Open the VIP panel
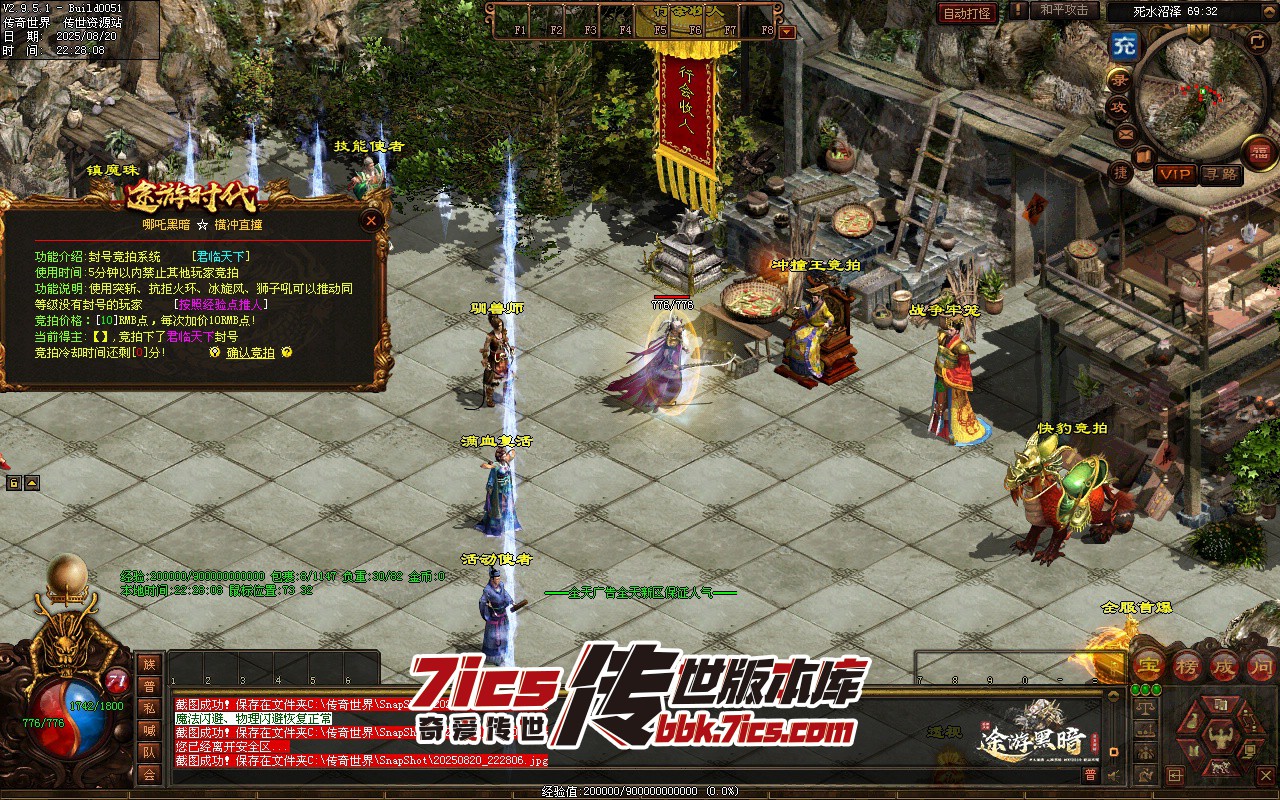 (1176, 174)
